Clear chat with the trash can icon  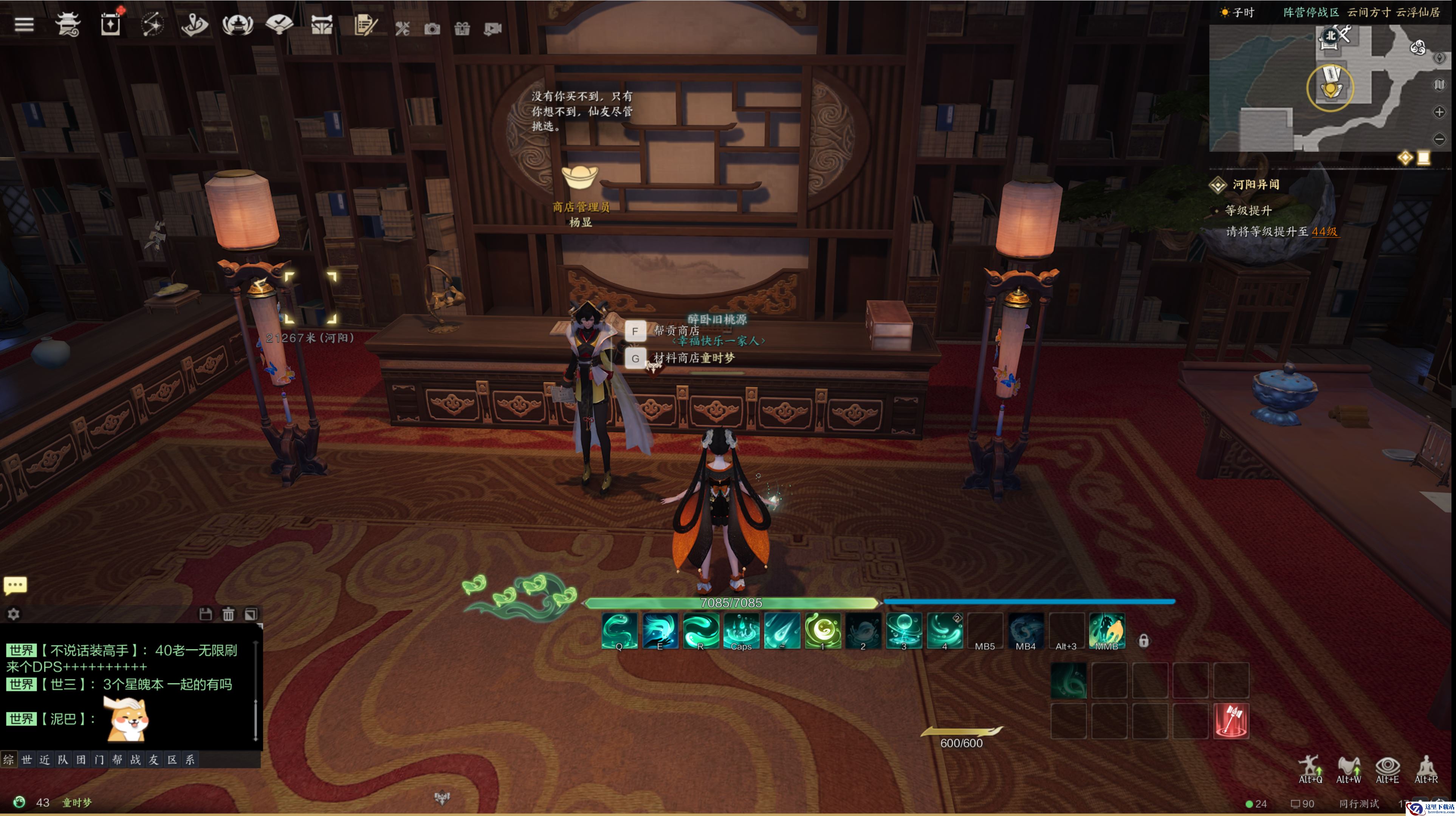228,614
